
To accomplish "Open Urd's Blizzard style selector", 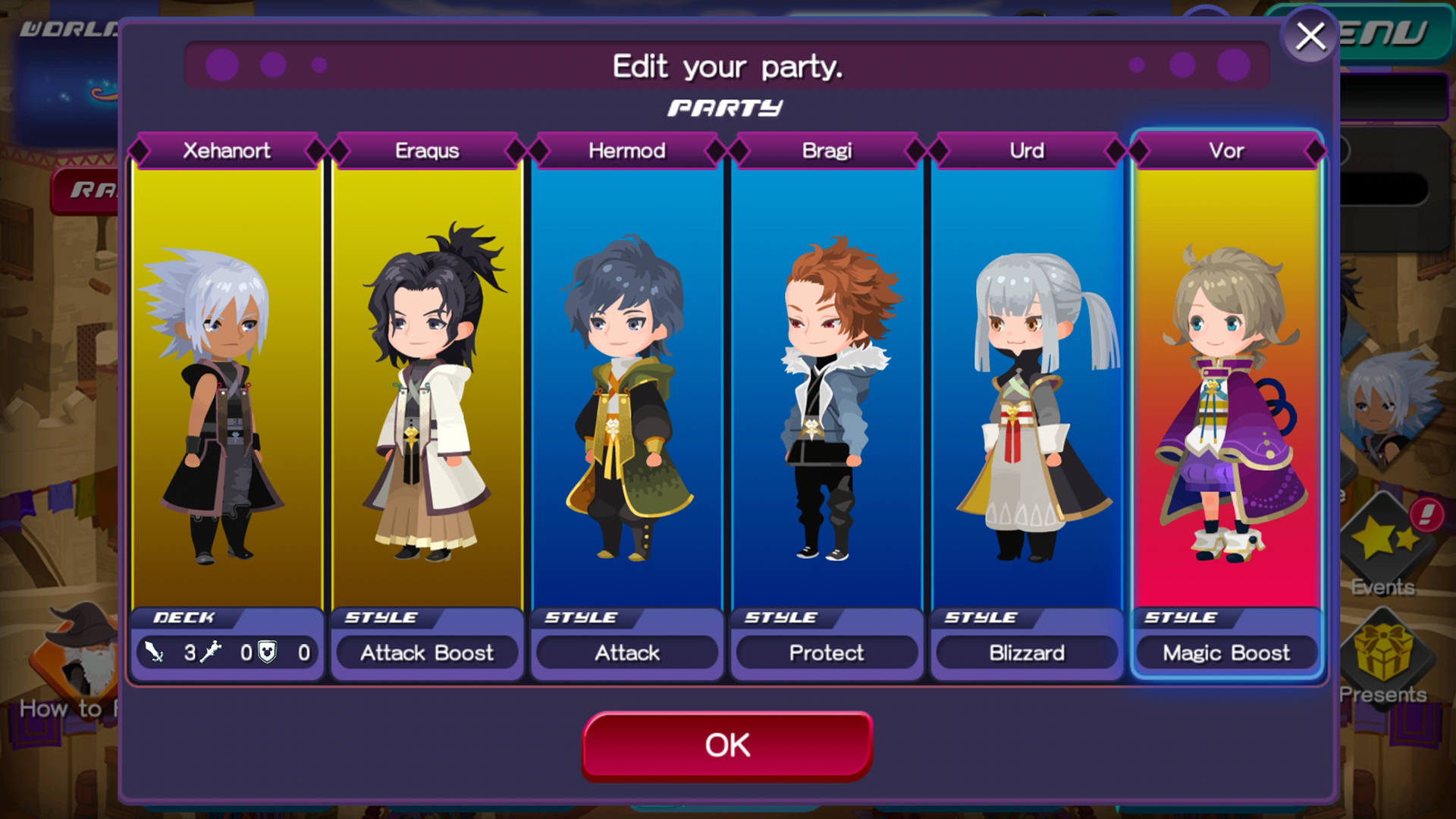I will point(1026,652).
